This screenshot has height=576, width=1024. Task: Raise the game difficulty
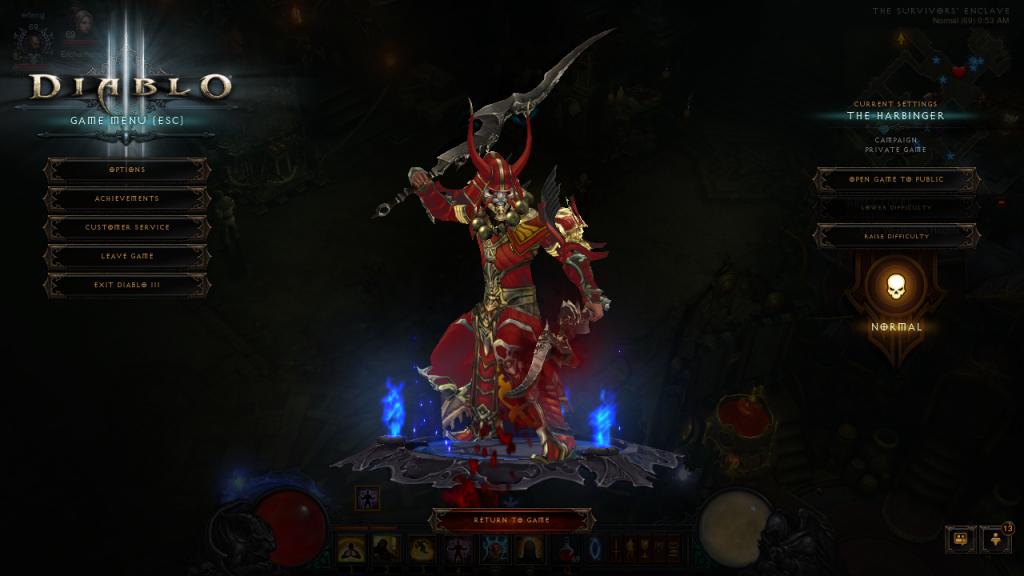pyautogui.click(x=896, y=237)
